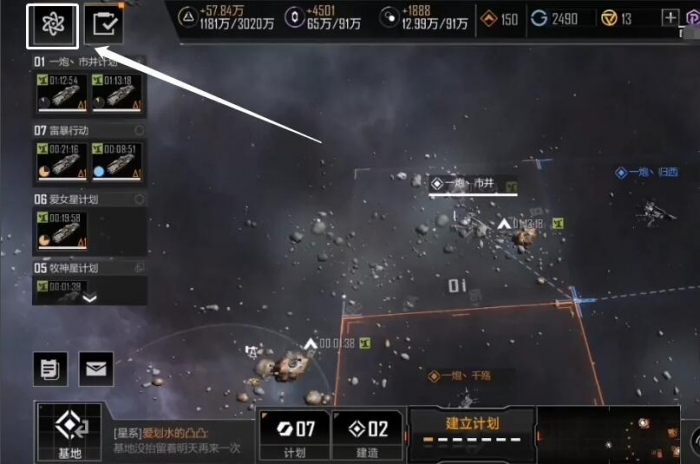Expand the plan list with the down chevron
The height and width of the screenshot is (464, 700).
[90, 297]
